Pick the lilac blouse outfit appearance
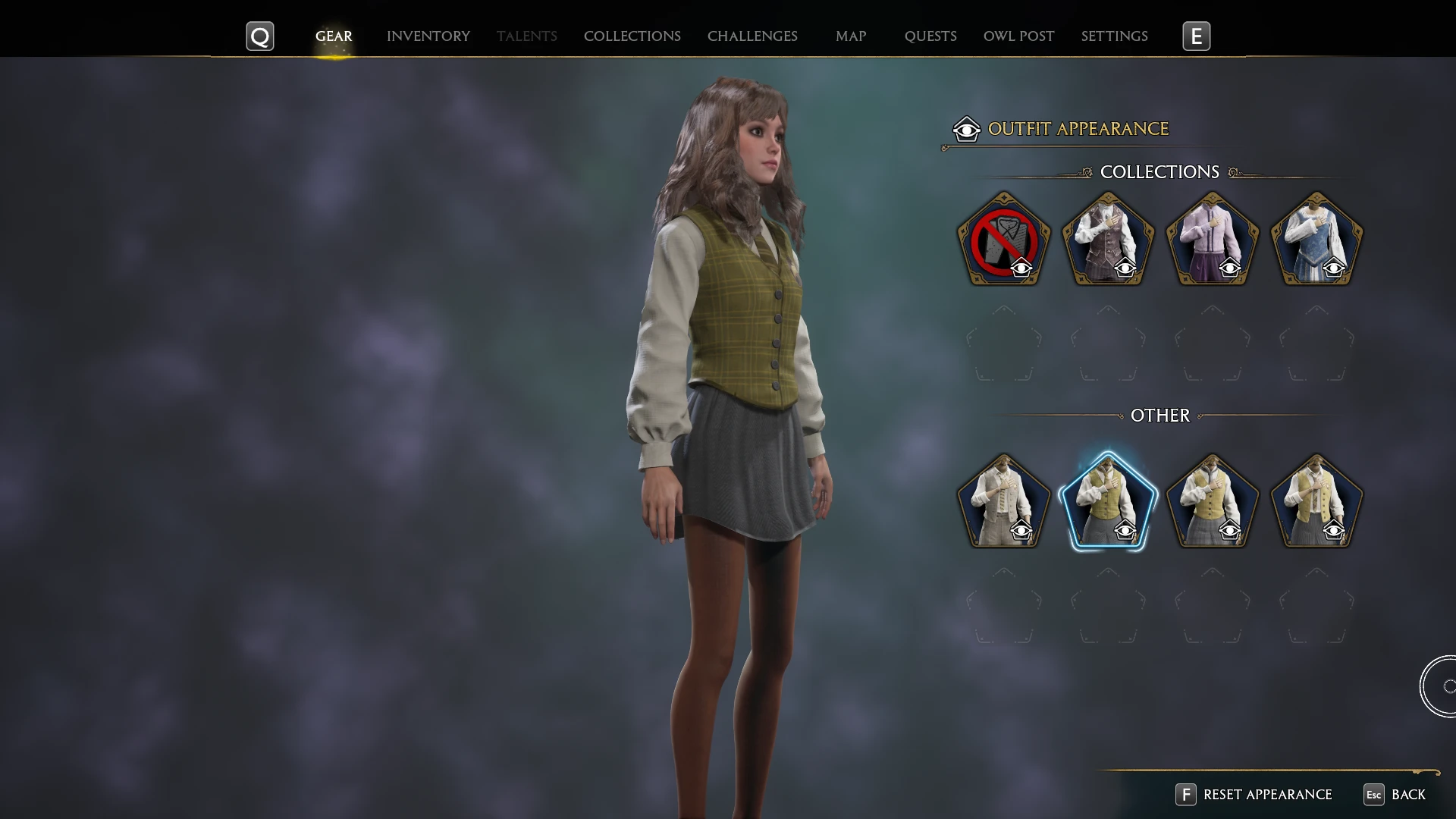This screenshot has width=1456, height=819. coord(1212,240)
